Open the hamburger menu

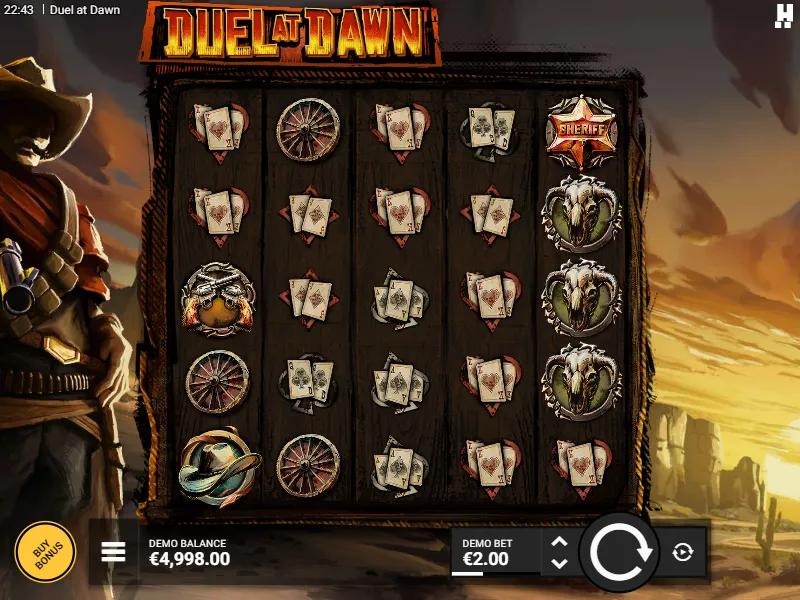pos(114,552)
